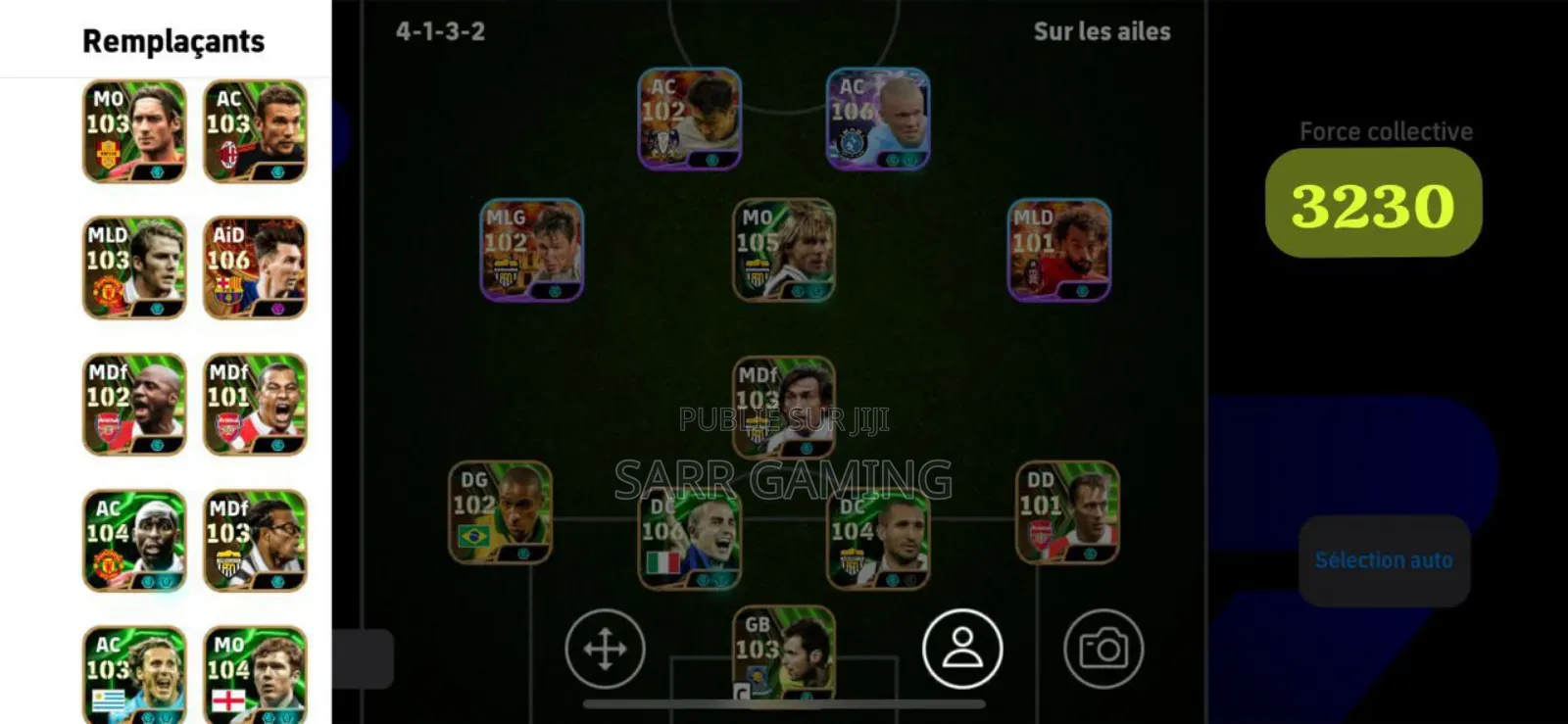
Task: Select substitute MLD 103 Beckham card
Action: point(135,267)
